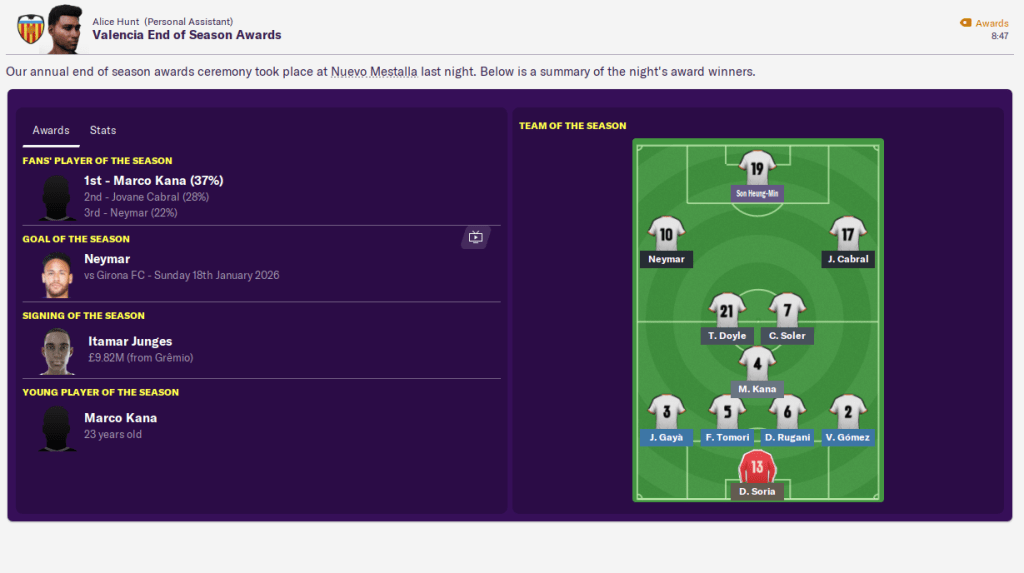Pick C. Soler's number 7 shirt
Viewport: 1024px width, 573px height.
tap(787, 311)
